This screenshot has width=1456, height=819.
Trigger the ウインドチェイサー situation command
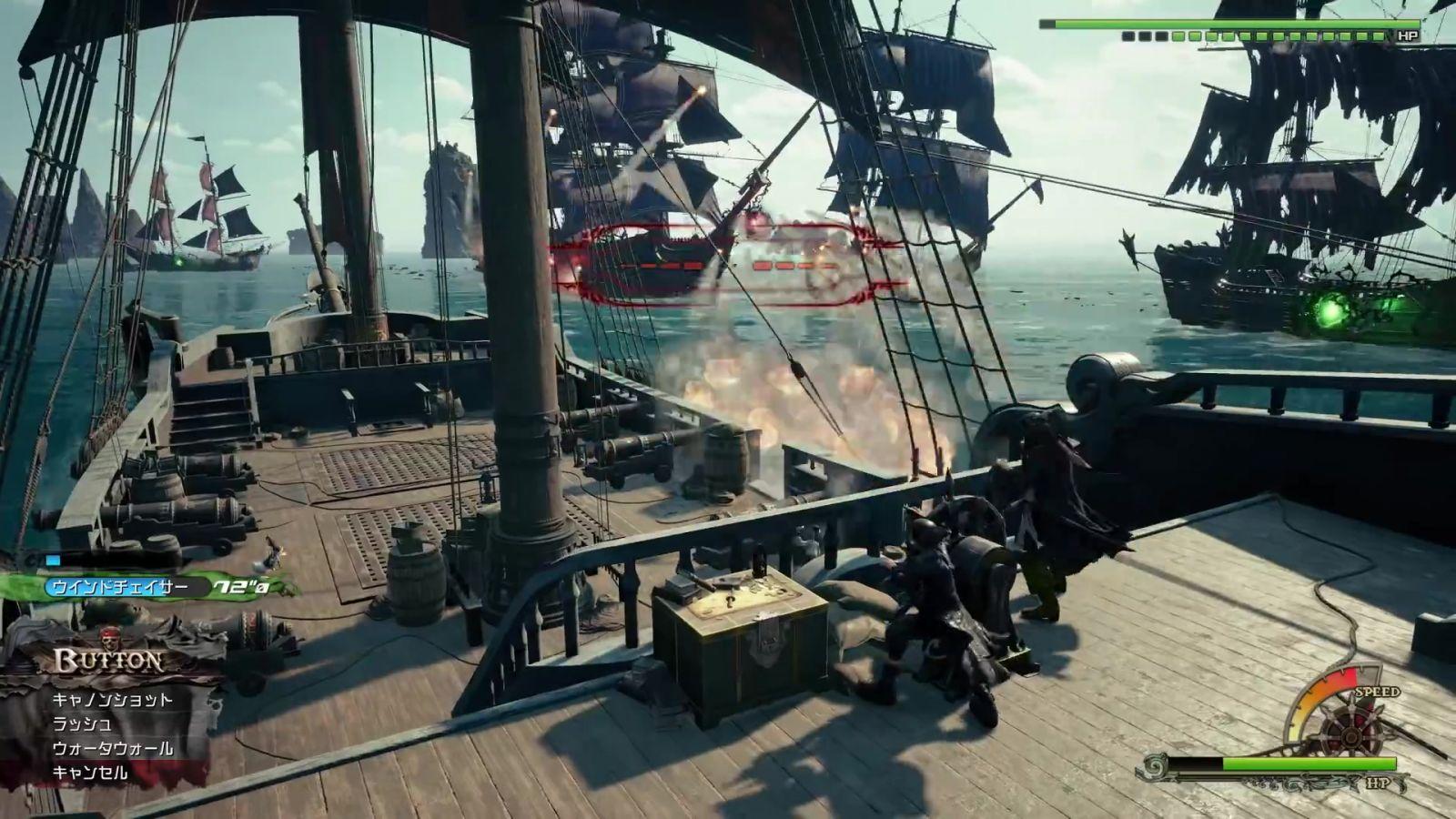(x=118, y=588)
